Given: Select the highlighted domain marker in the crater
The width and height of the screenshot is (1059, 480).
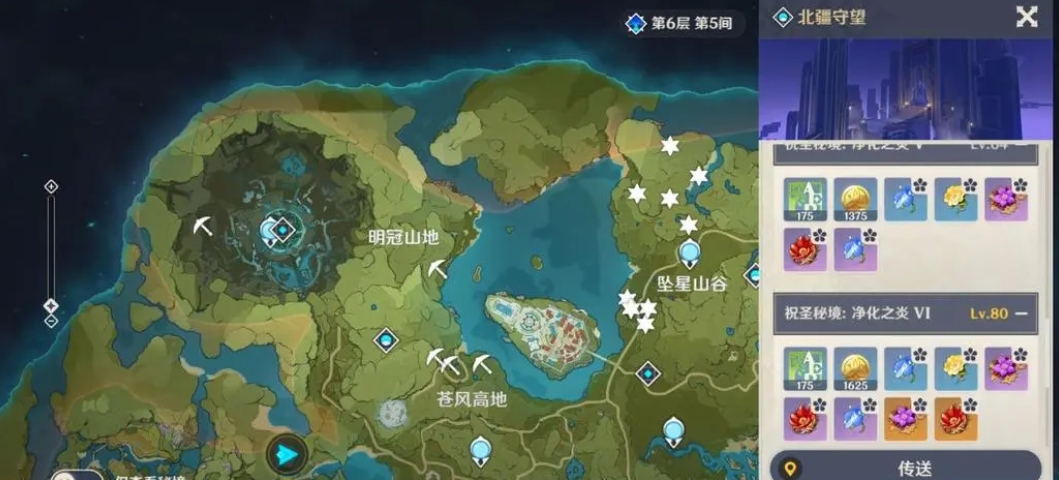Looking at the screenshot, I should (283, 231).
